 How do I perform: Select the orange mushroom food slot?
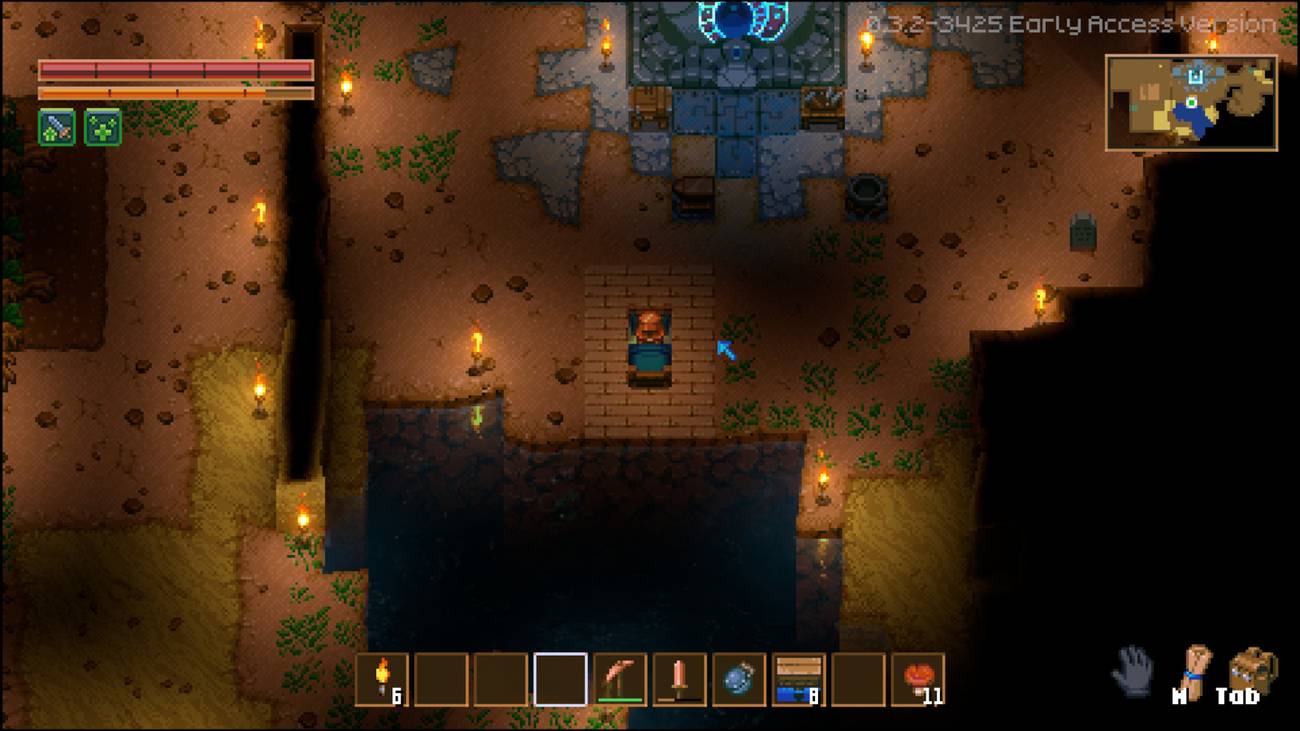point(918,680)
